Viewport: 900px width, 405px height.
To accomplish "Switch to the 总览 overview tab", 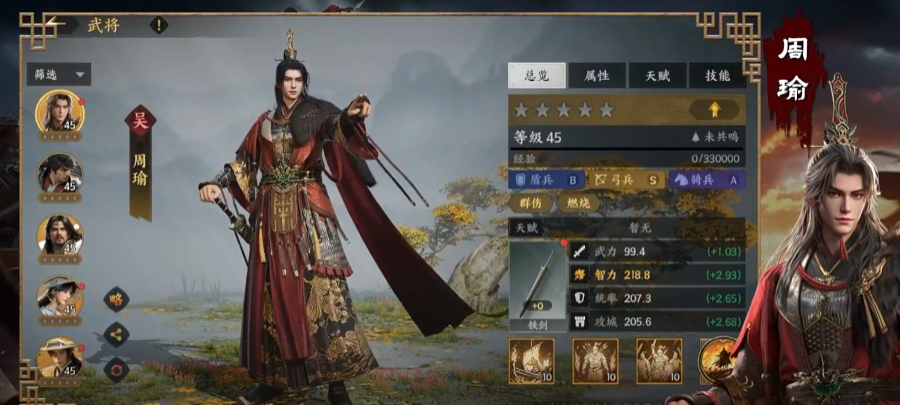I will [537, 75].
